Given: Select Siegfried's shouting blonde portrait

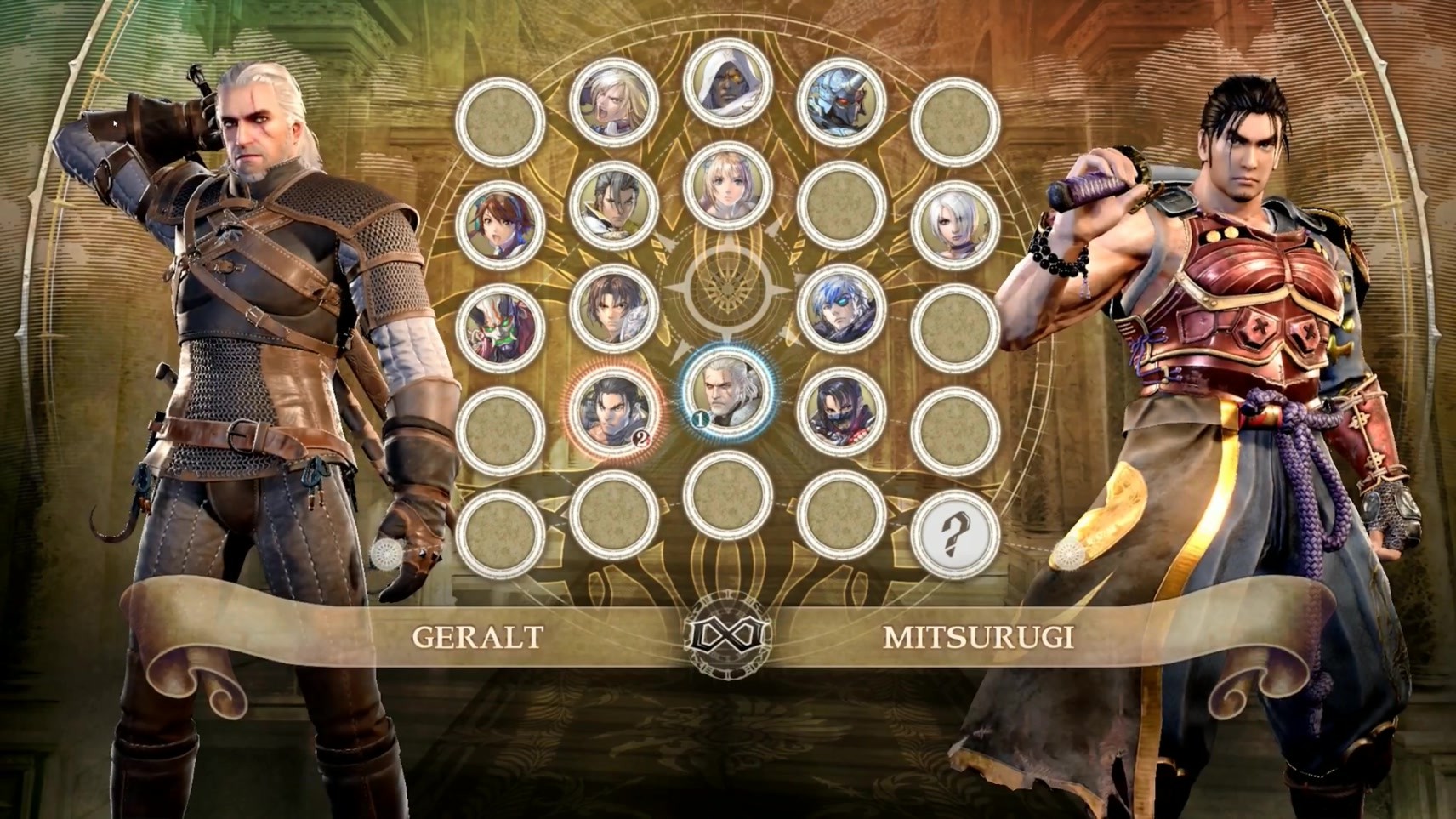Looking at the screenshot, I should point(614,103).
